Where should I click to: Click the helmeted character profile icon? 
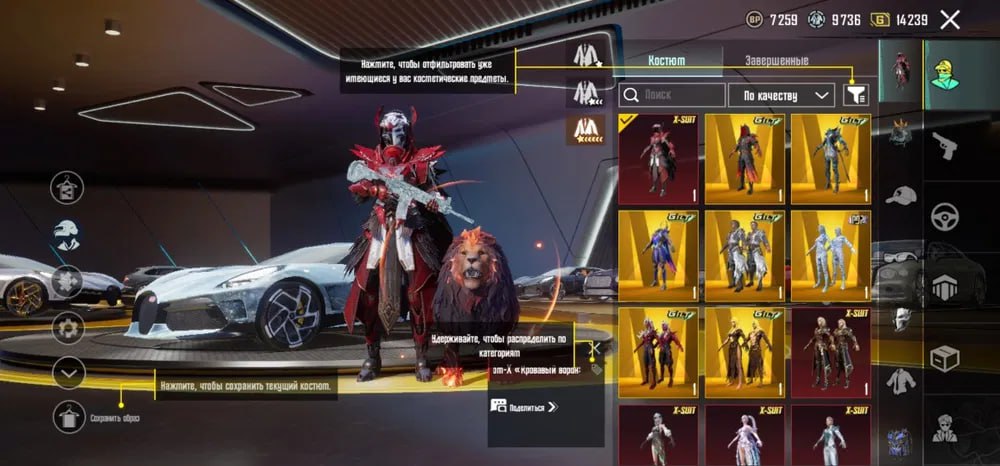tap(68, 235)
